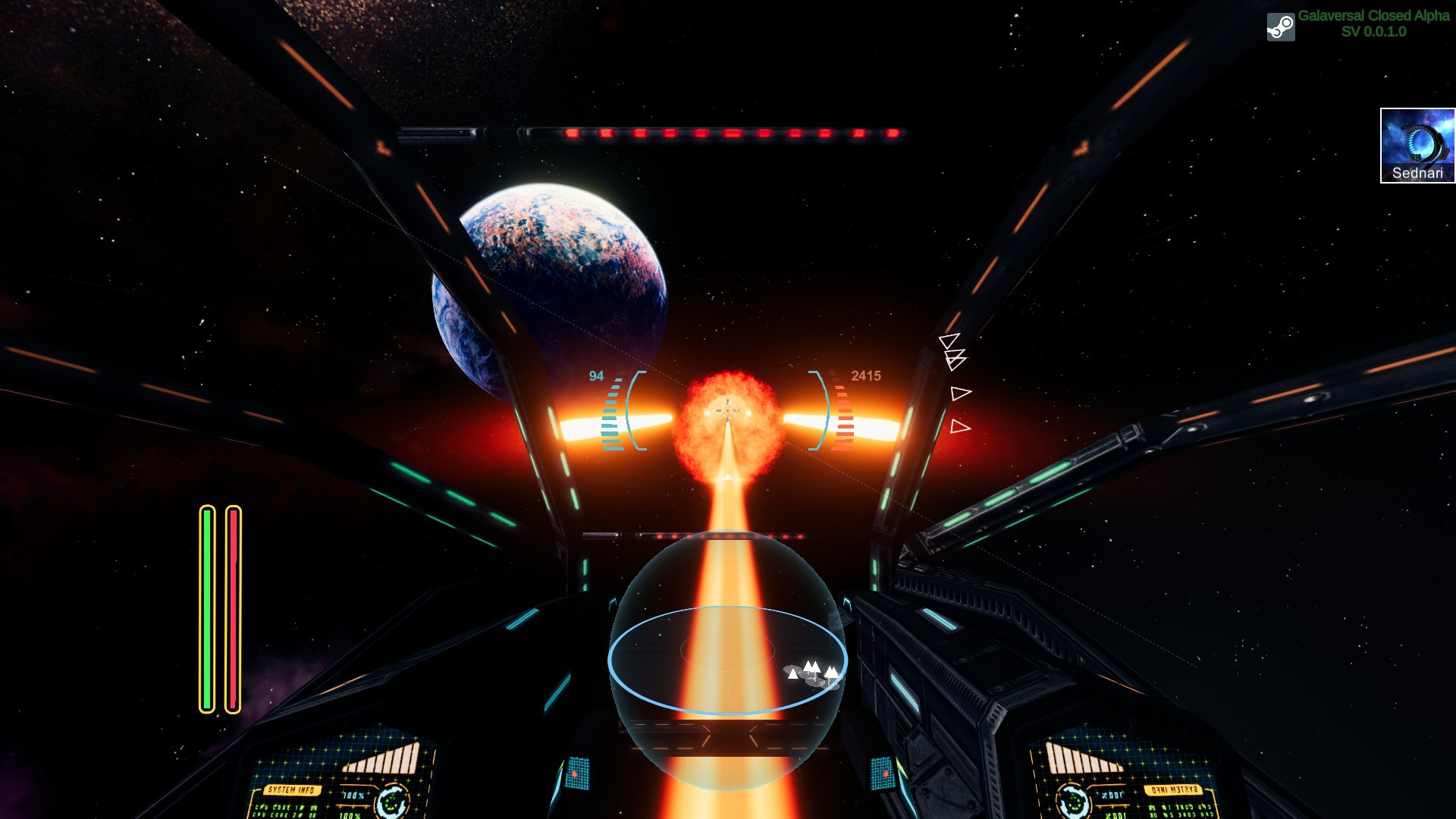The image size is (1456, 819).
Task: Click the Steam overlay icon
Action: click(1280, 27)
